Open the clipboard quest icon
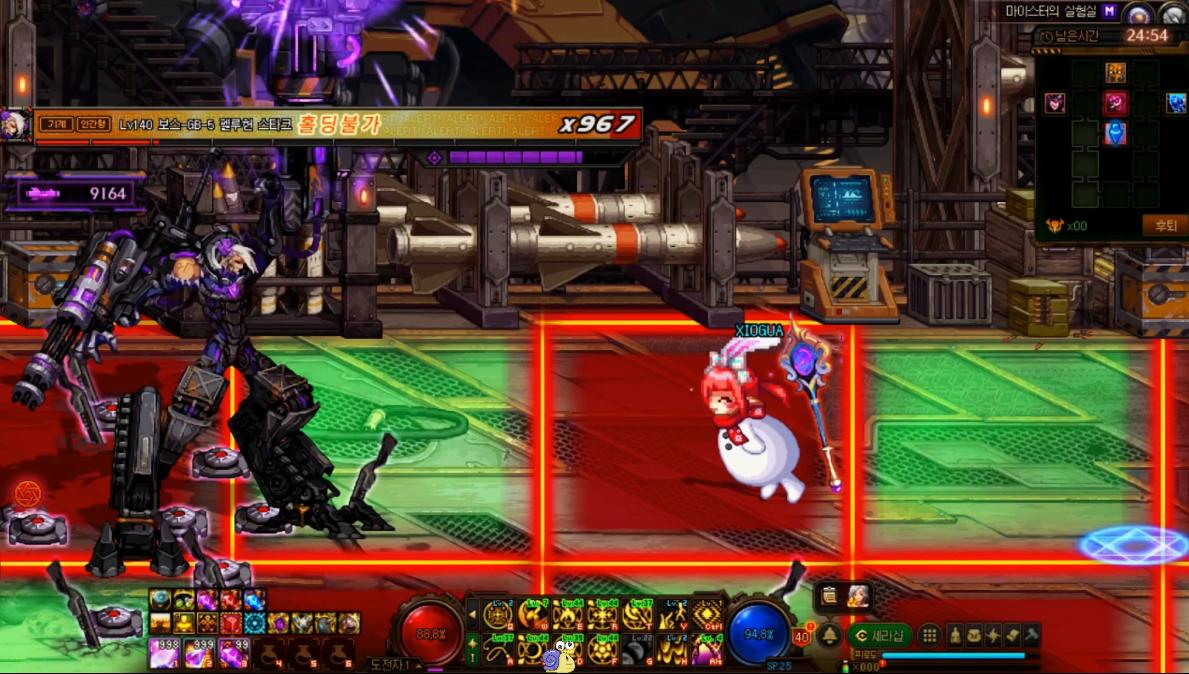Image resolution: width=1189 pixels, height=674 pixels. coord(830,597)
